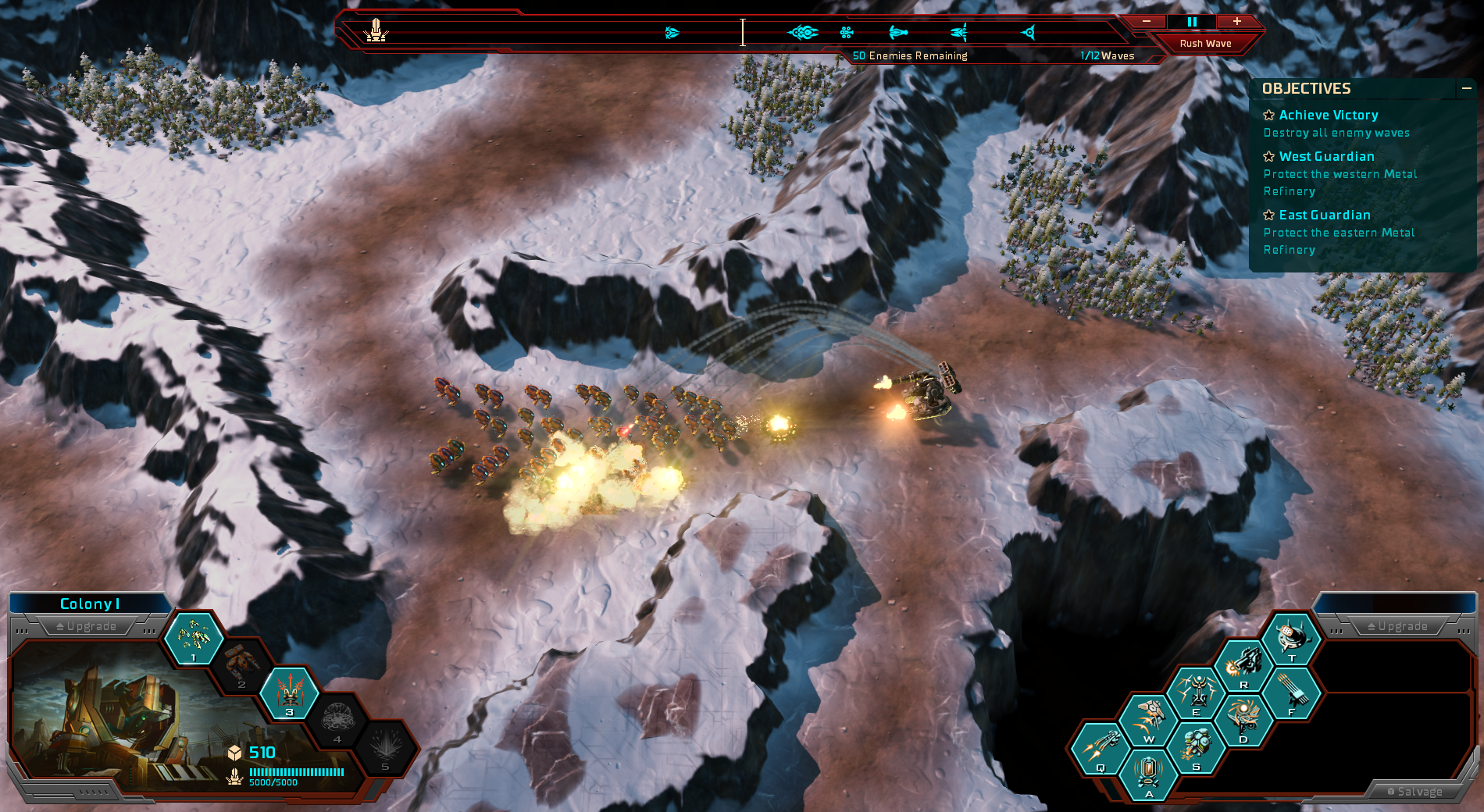Select the Achieve Victory objective
The width and height of the screenshot is (1484, 812).
tap(1328, 116)
